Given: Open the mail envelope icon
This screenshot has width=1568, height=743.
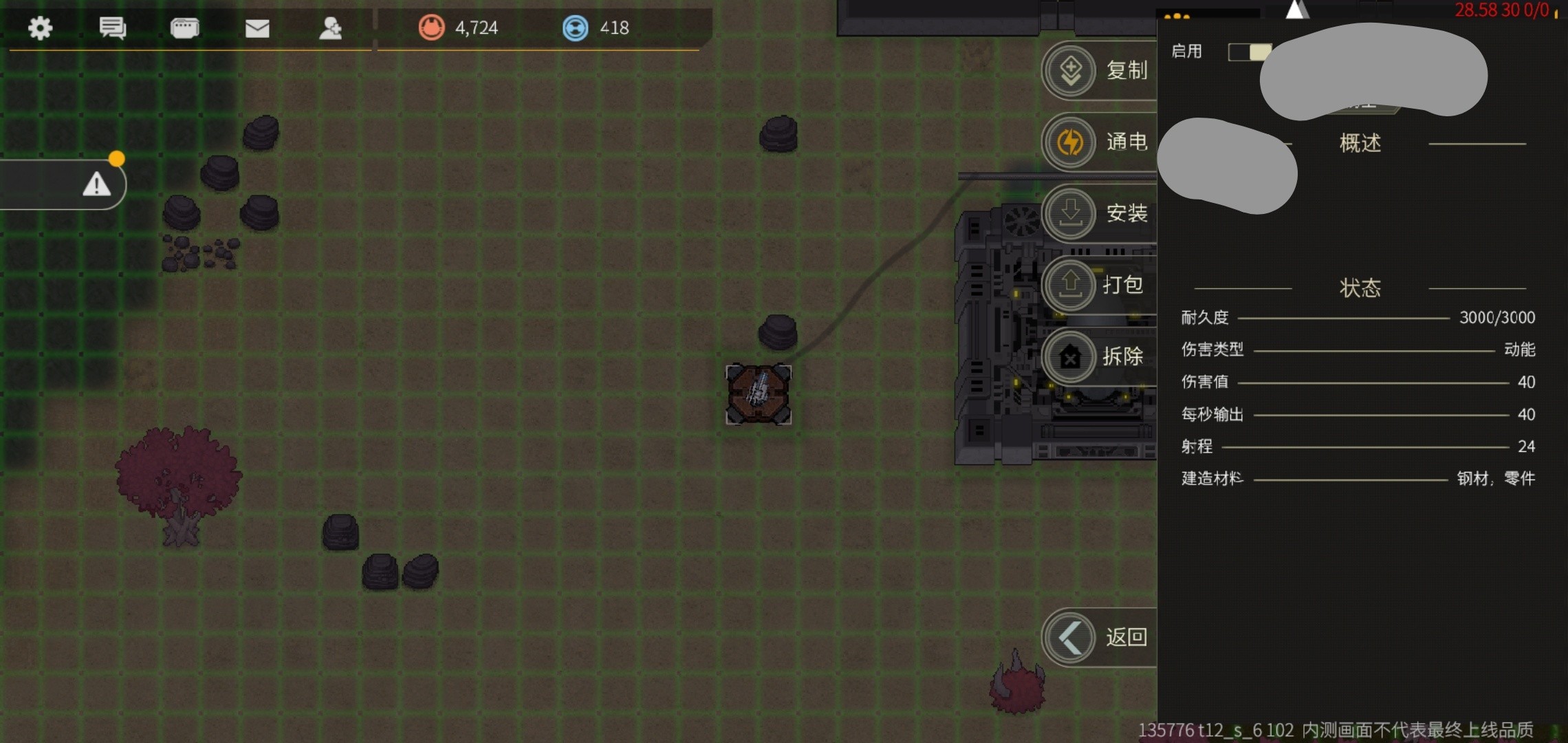Looking at the screenshot, I should [257, 28].
